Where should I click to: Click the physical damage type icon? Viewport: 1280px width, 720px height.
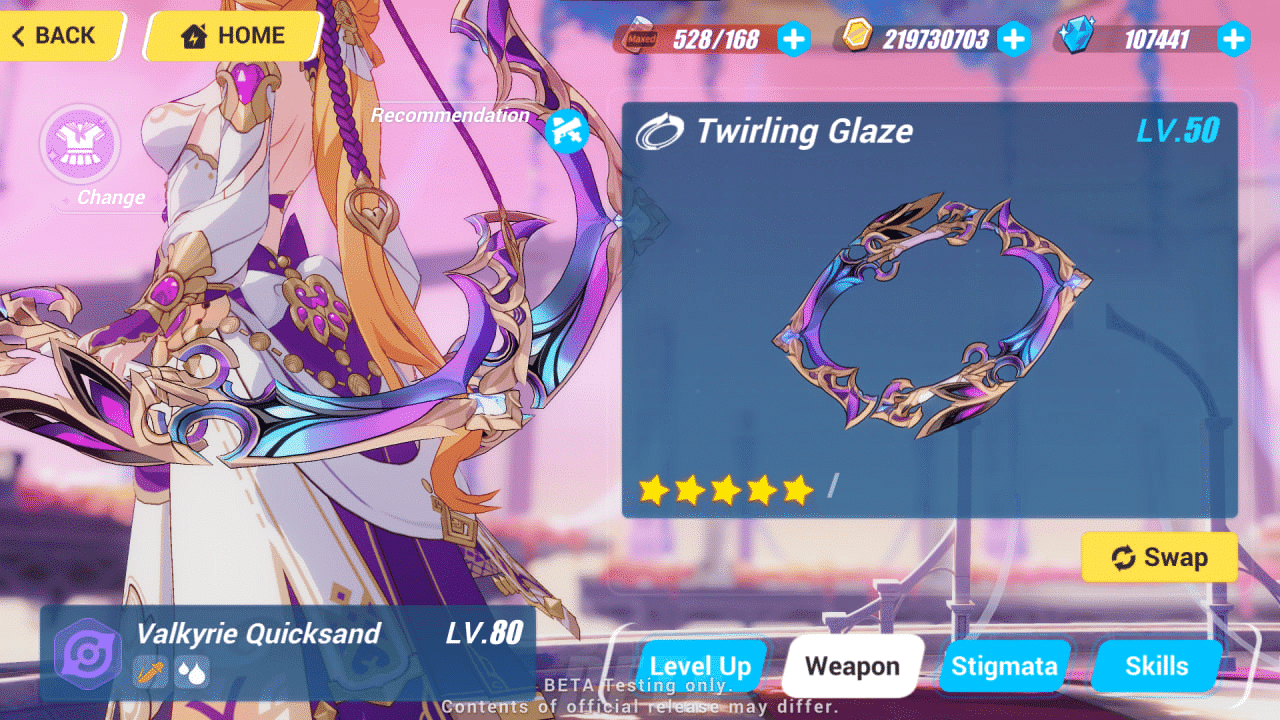[150, 673]
